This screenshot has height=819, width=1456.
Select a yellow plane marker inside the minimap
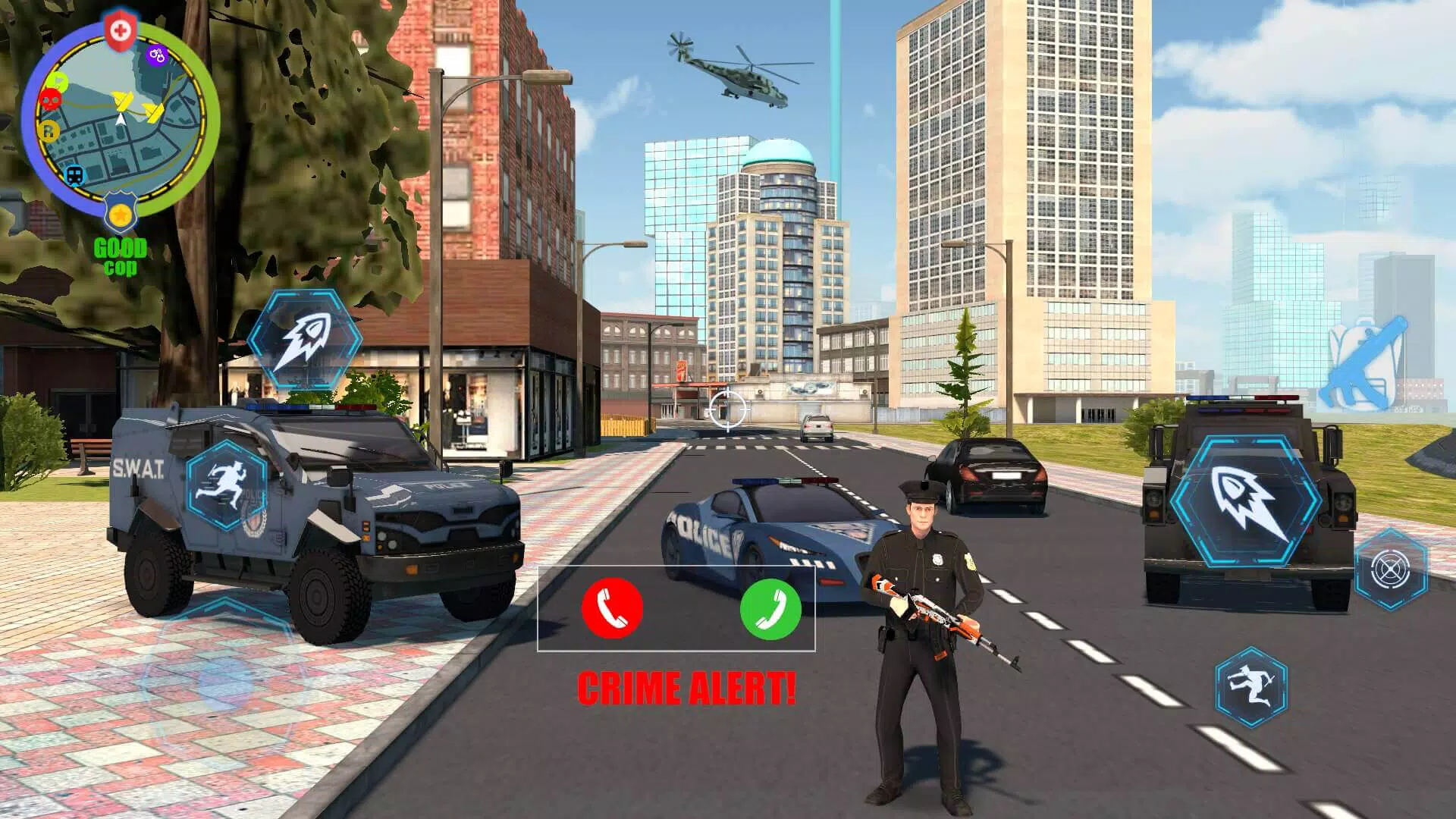coord(123,101)
